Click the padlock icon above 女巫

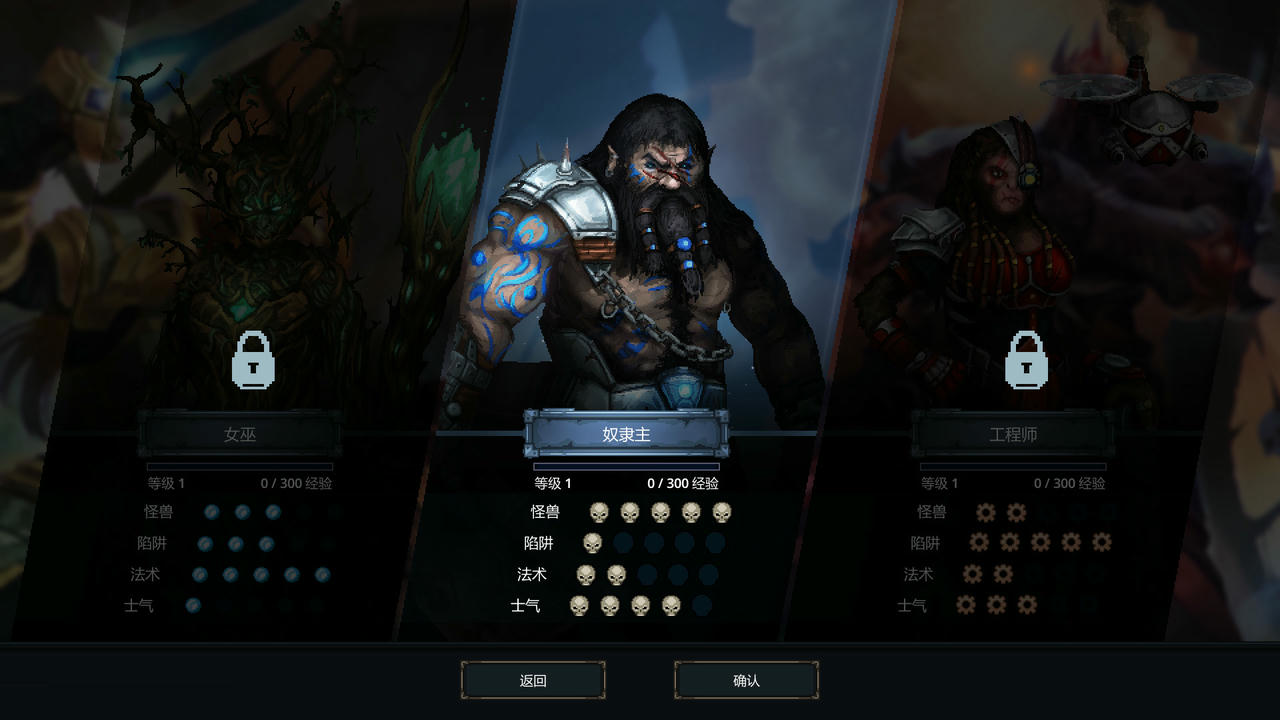(x=254, y=360)
